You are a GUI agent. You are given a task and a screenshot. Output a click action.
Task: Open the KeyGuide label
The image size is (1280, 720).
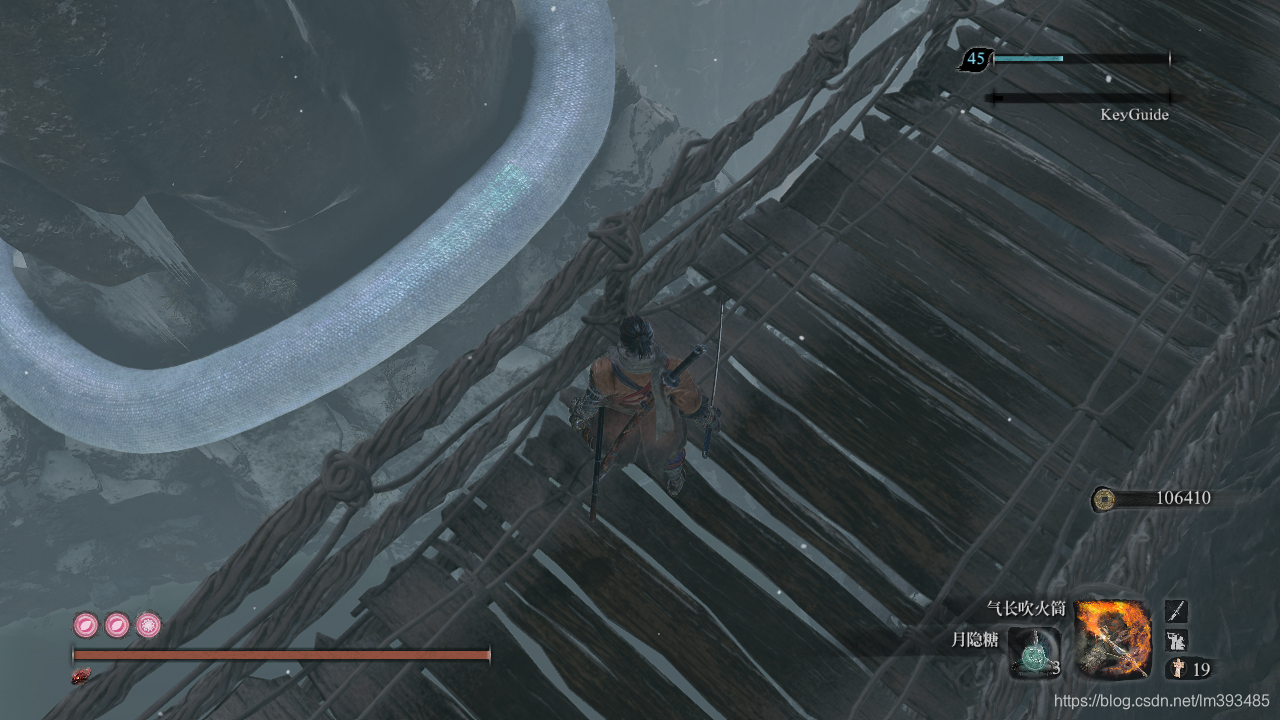[1134, 115]
